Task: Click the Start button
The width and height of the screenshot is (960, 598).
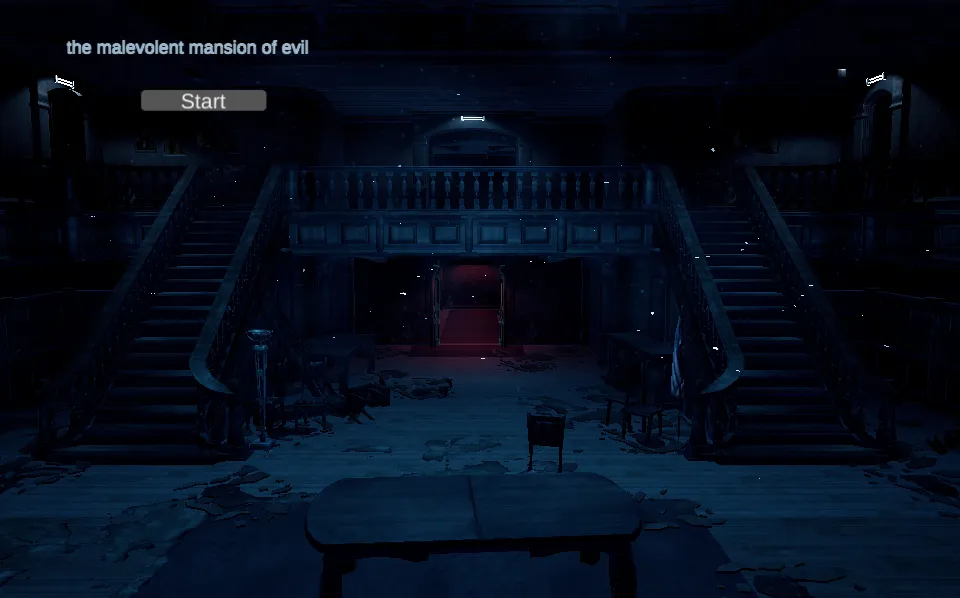Action: [x=203, y=101]
